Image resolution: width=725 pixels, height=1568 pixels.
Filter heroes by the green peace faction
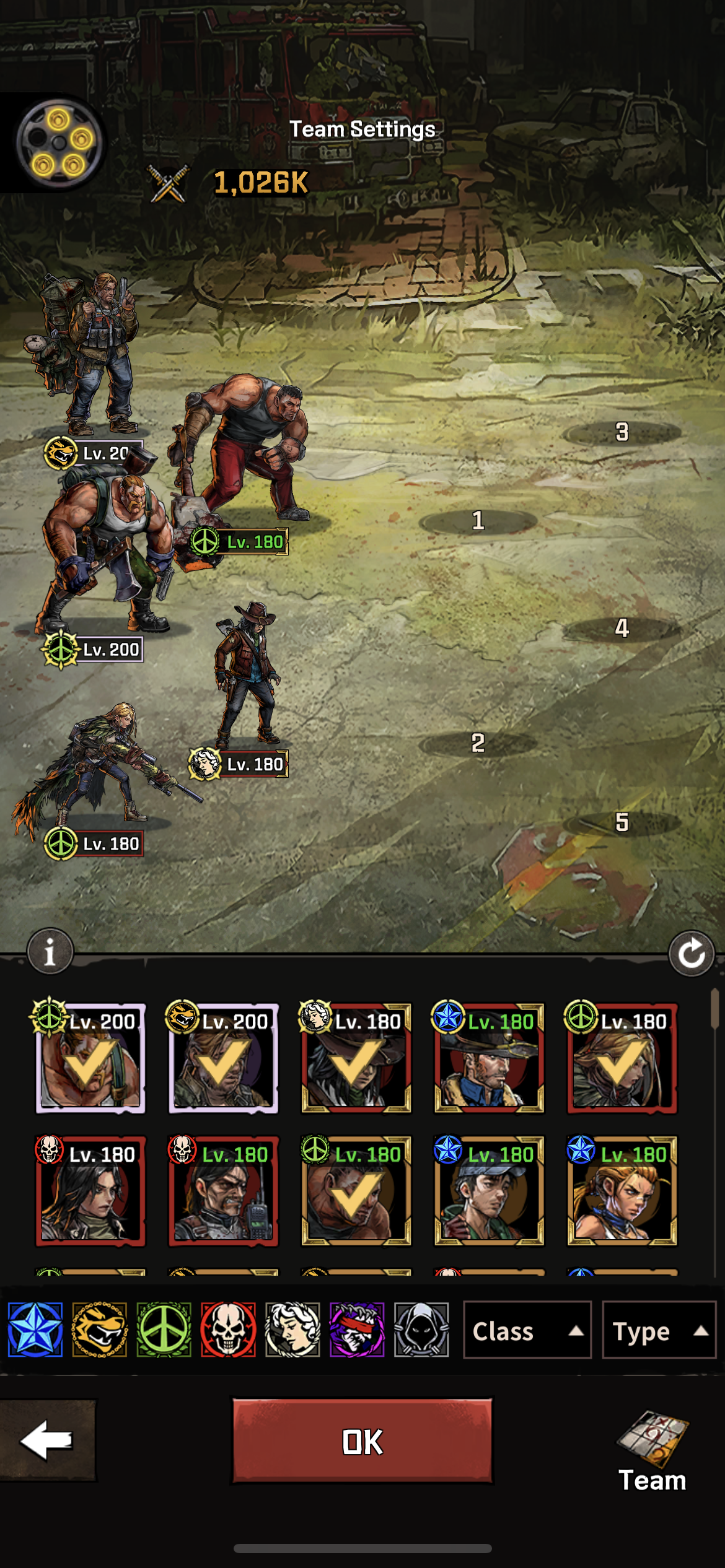[x=164, y=1330]
